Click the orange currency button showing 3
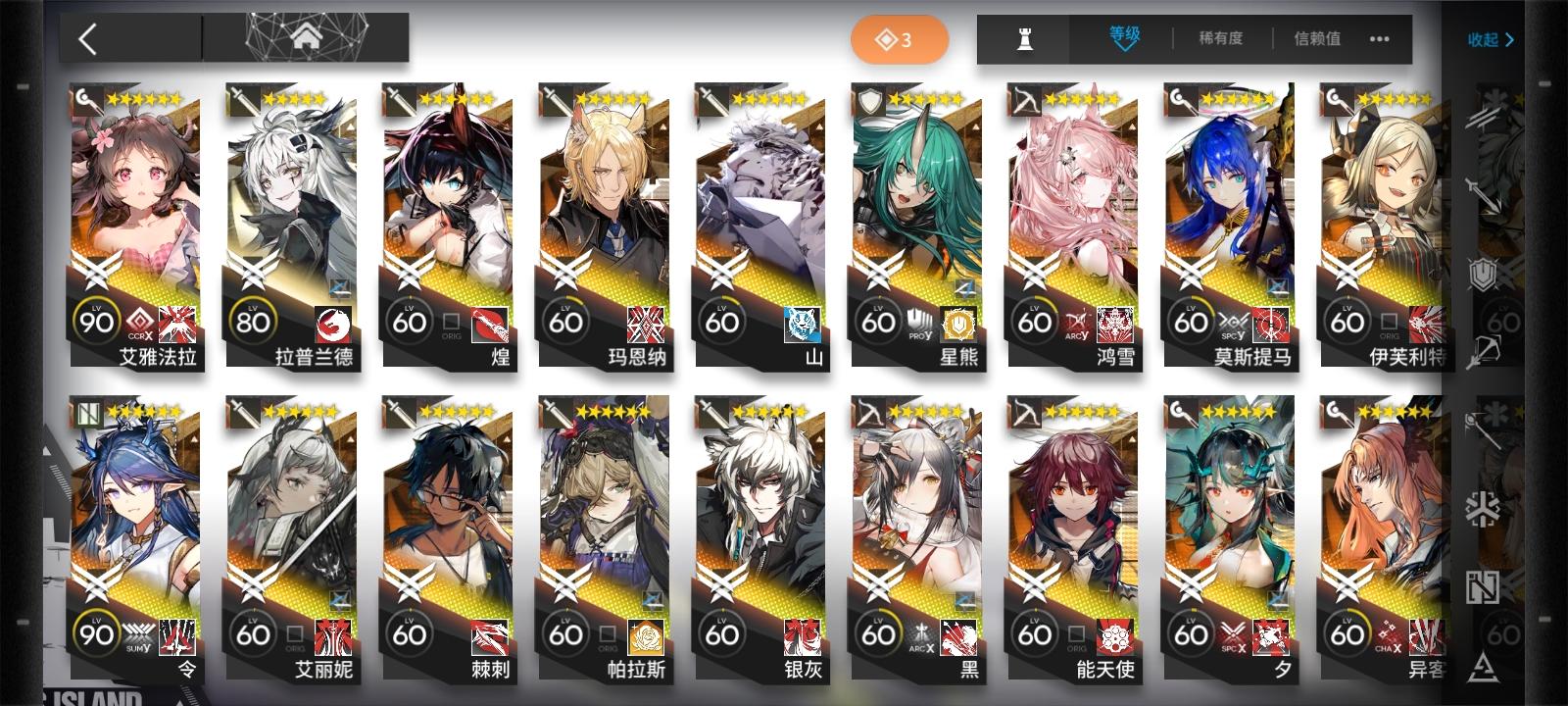Viewport: 1568px width, 706px height. click(898, 39)
